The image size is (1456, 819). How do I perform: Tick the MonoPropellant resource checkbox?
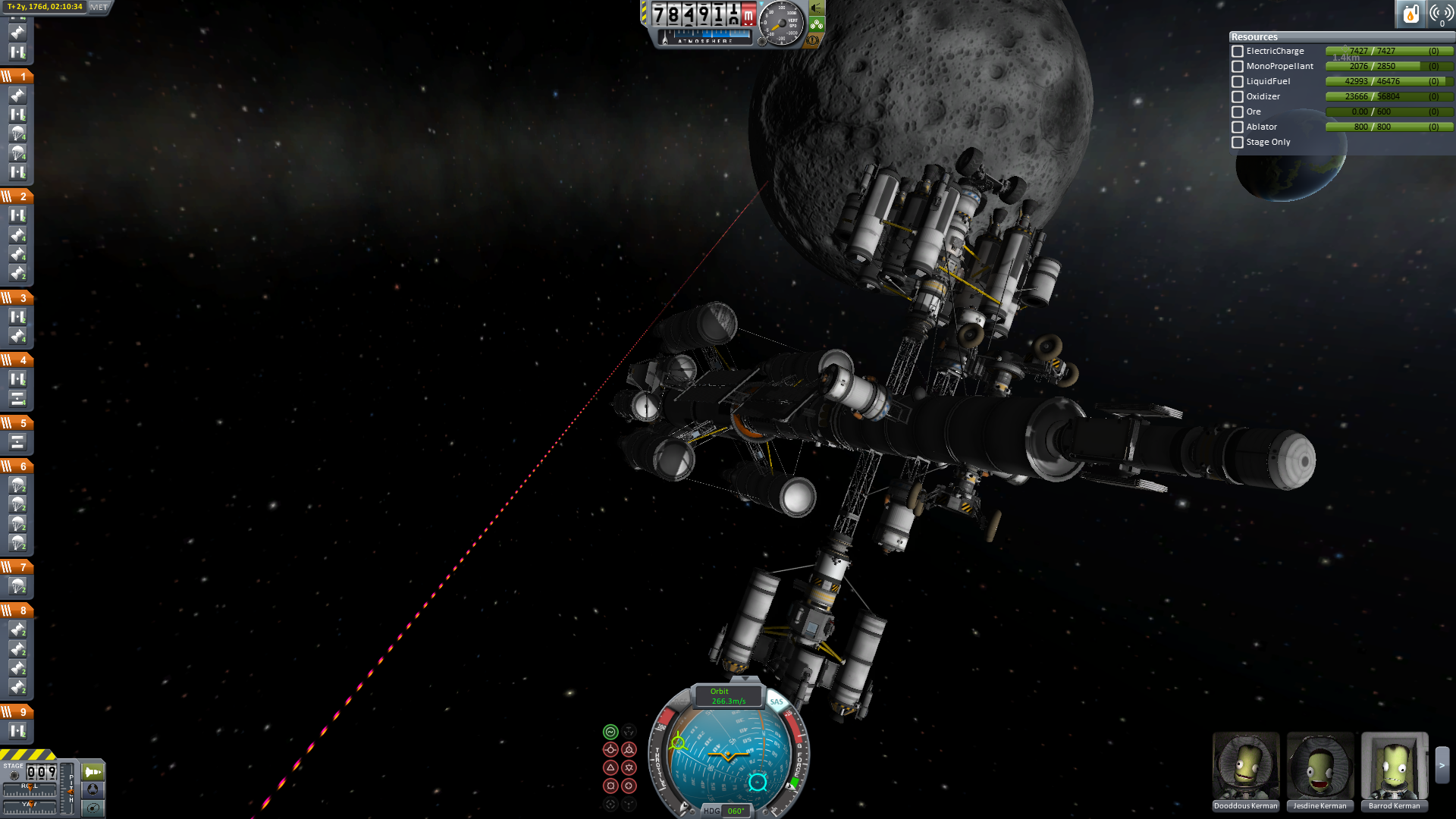pyautogui.click(x=1238, y=67)
